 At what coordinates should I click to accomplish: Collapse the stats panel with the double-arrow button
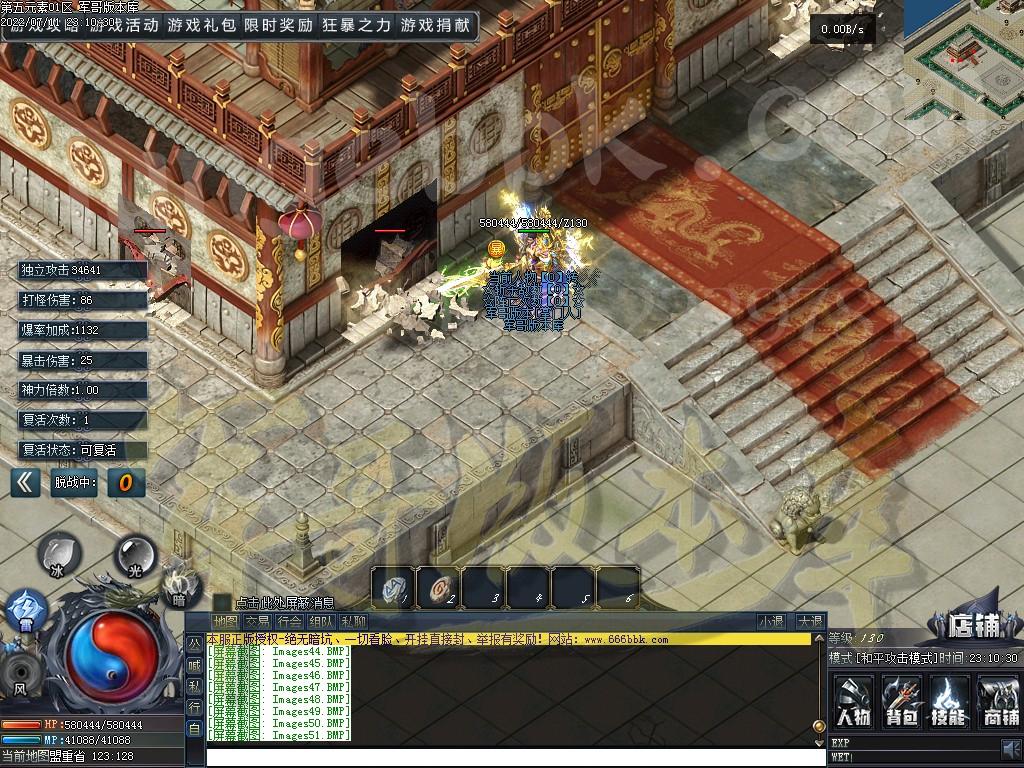[x=25, y=483]
